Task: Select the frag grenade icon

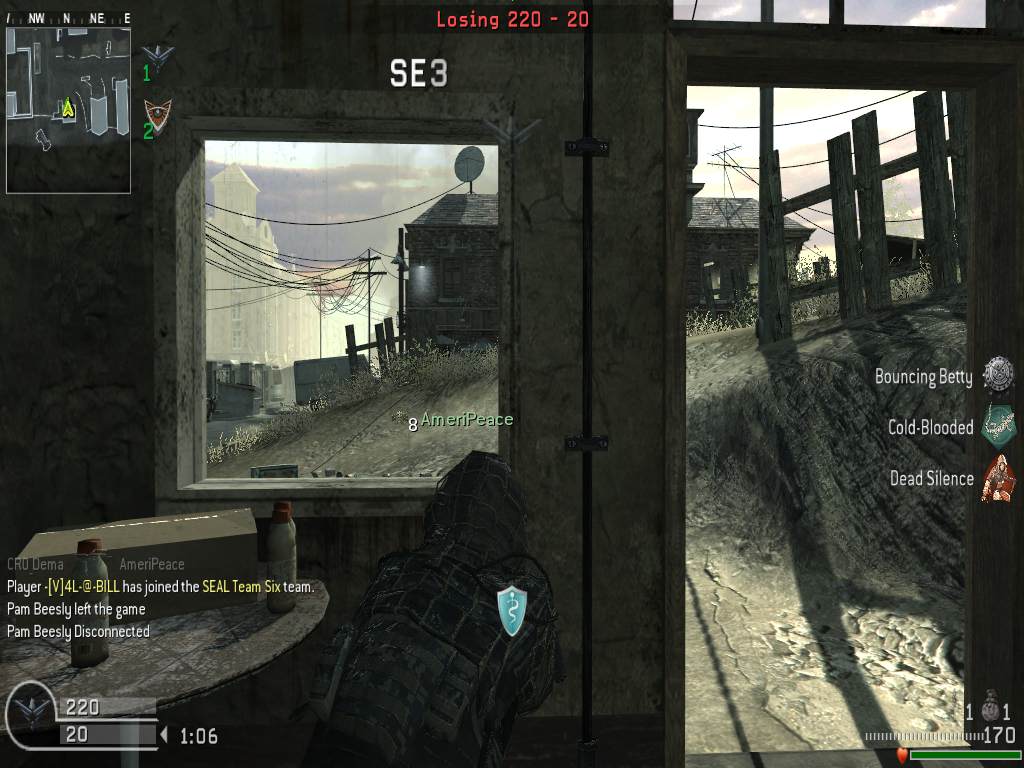Action: tap(991, 709)
